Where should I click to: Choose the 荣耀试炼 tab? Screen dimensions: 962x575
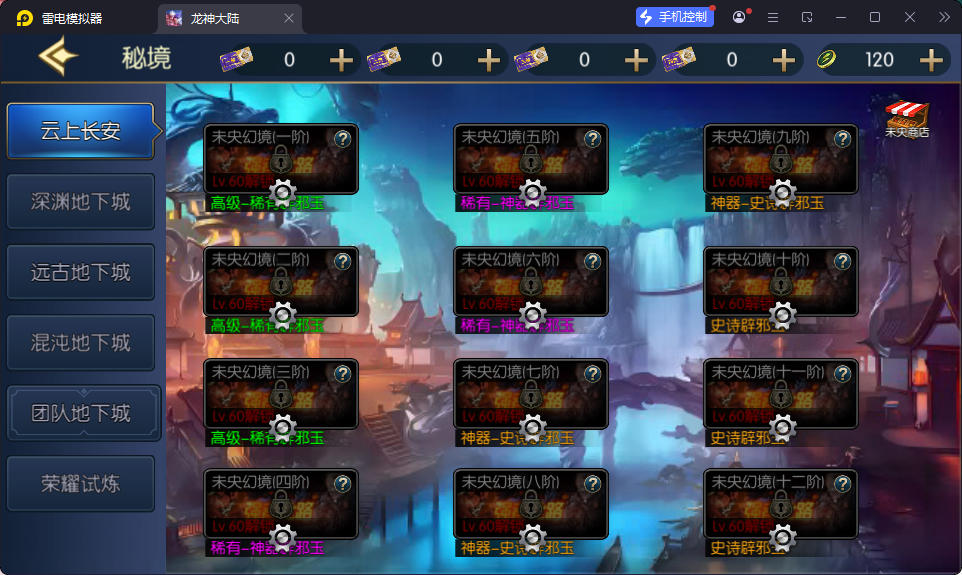pos(81,484)
